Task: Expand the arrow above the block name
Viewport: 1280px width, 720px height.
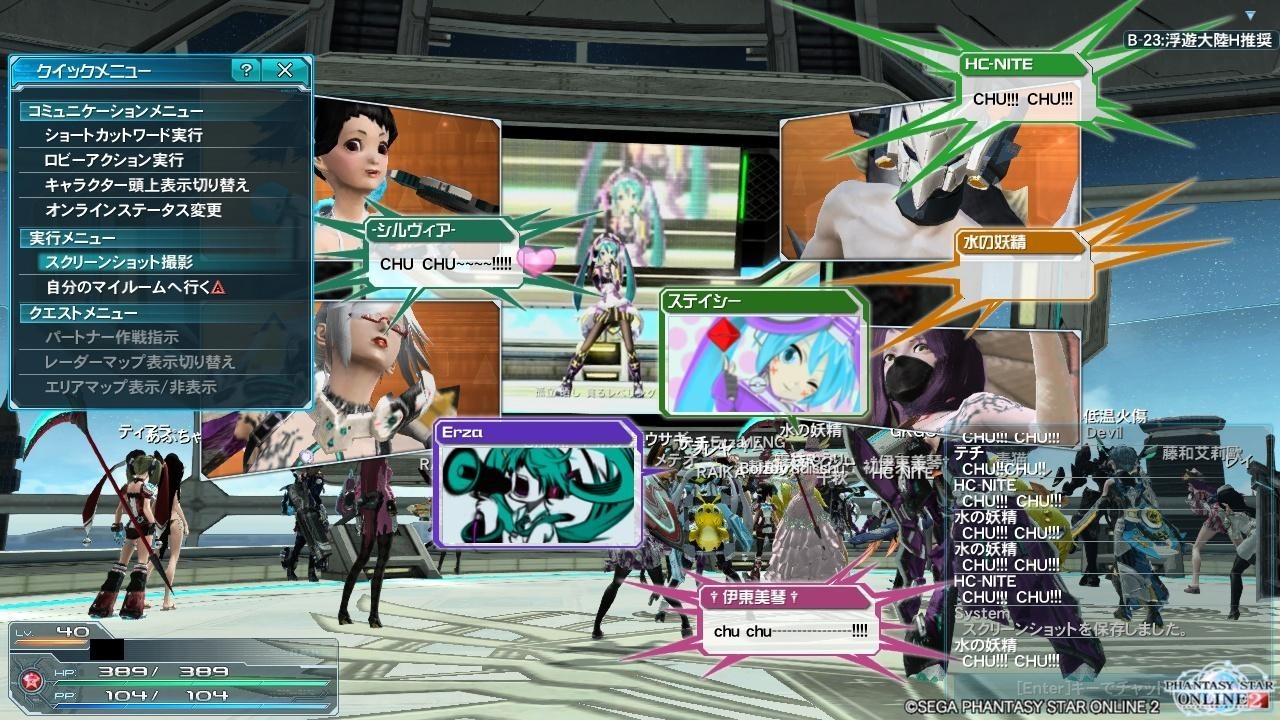Action: click(x=1250, y=16)
